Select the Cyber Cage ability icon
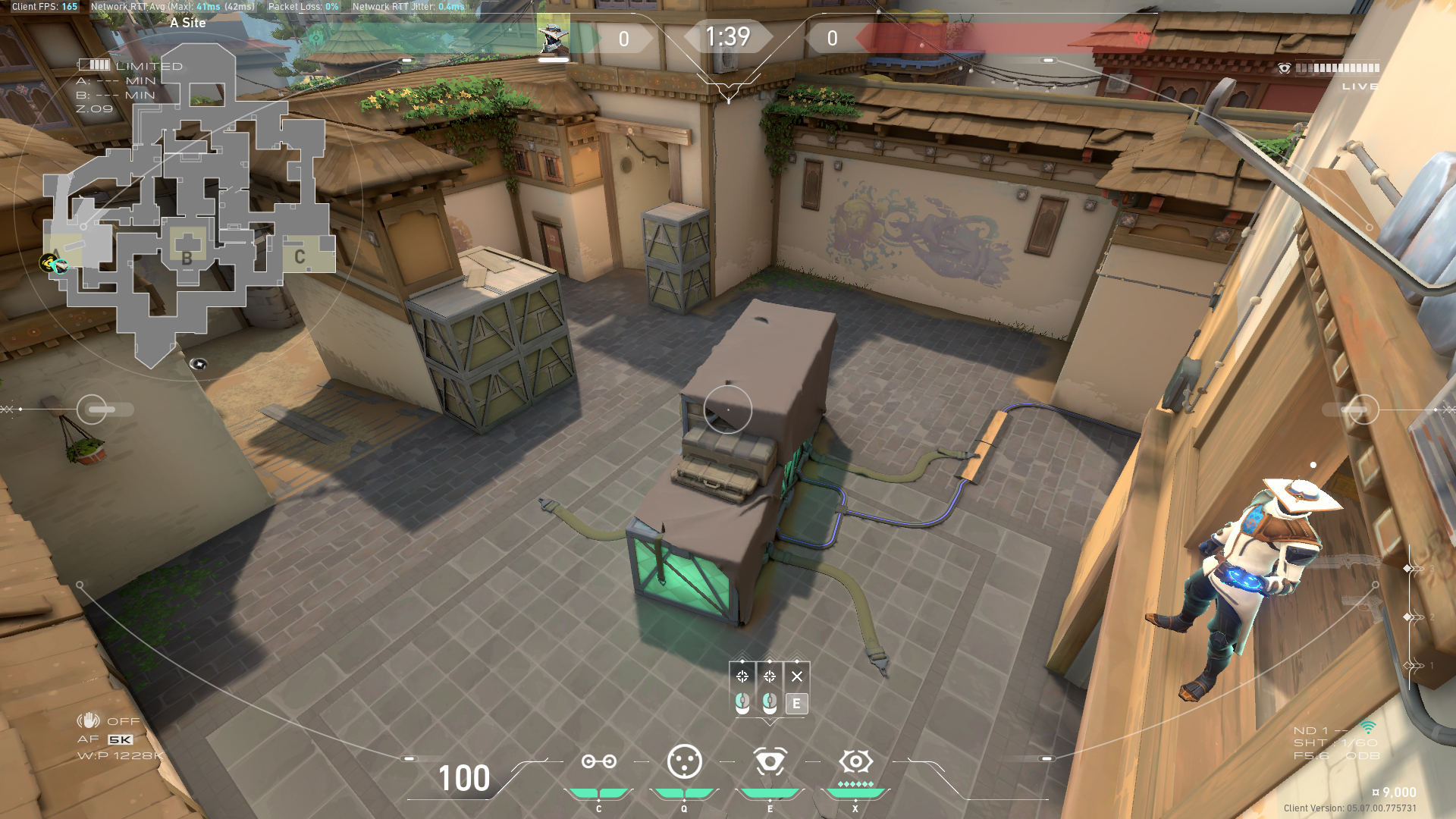 685,761
